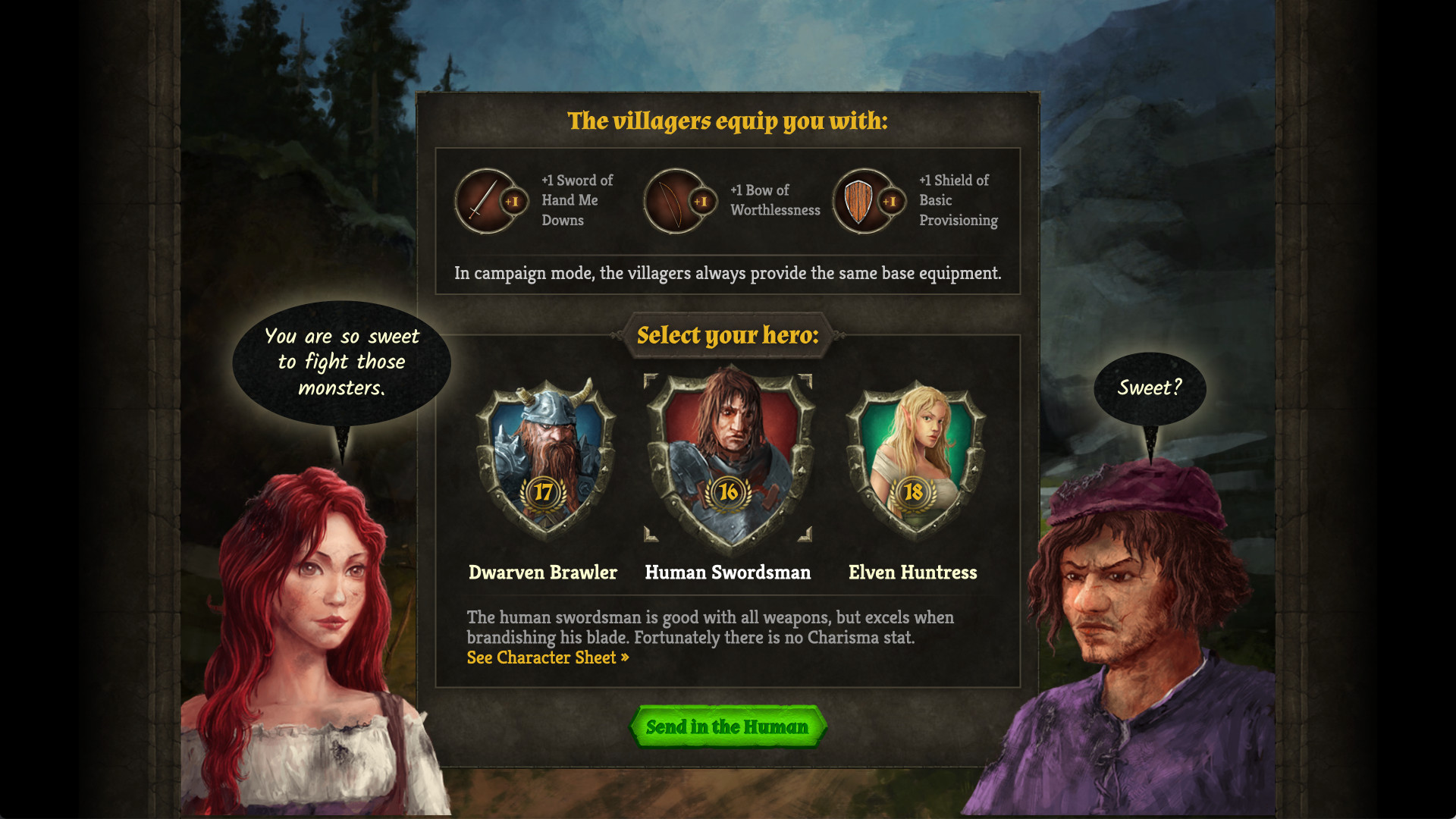Open the See Character Sheet link
The width and height of the screenshot is (1456, 819).
[x=541, y=657]
